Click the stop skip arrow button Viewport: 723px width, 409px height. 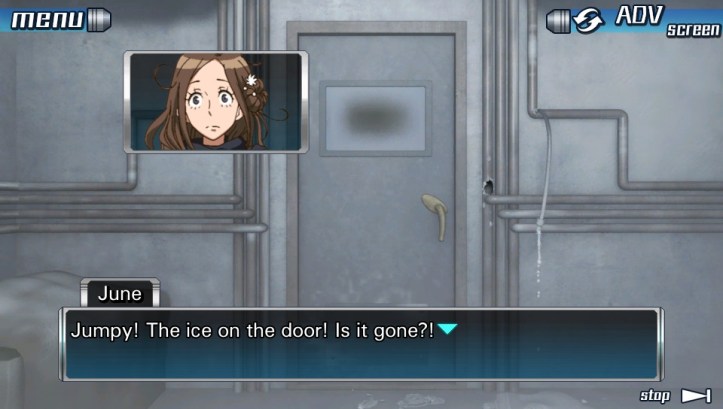pyautogui.click(x=695, y=396)
